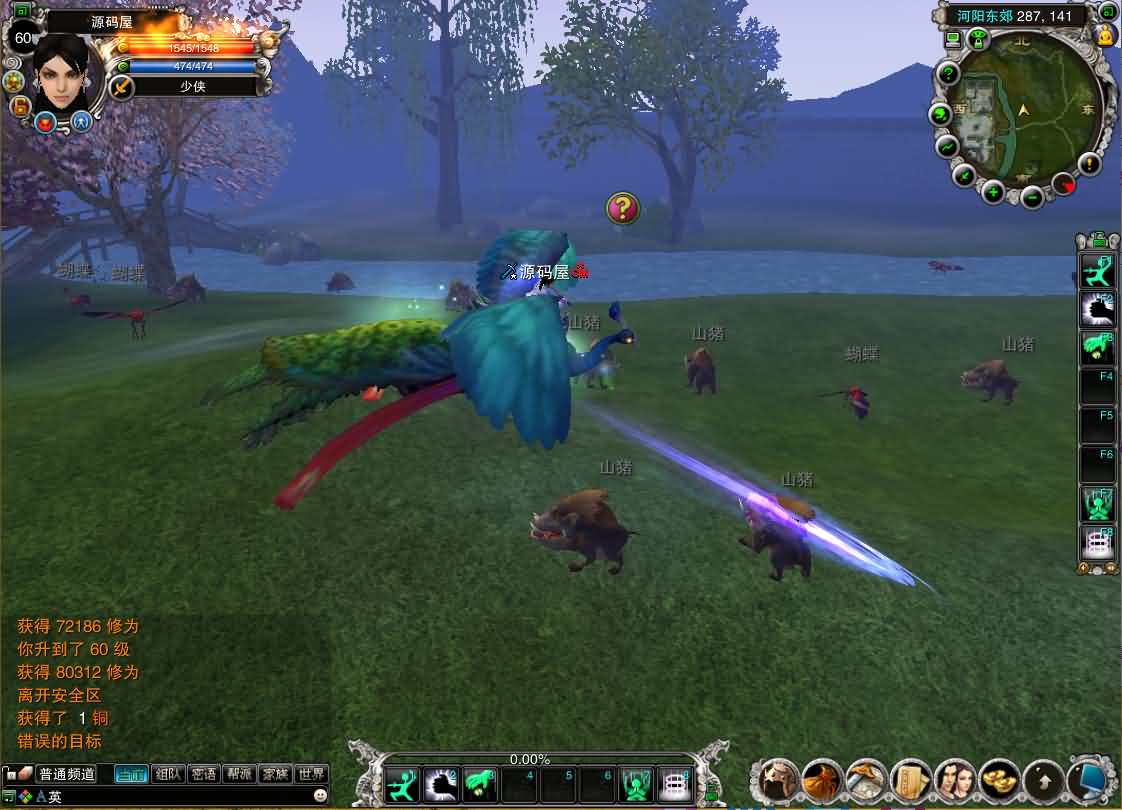Switch chat to the 组队 tab
Screen dimensions: 1122x810
pyautogui.click(x=168, y=774)
